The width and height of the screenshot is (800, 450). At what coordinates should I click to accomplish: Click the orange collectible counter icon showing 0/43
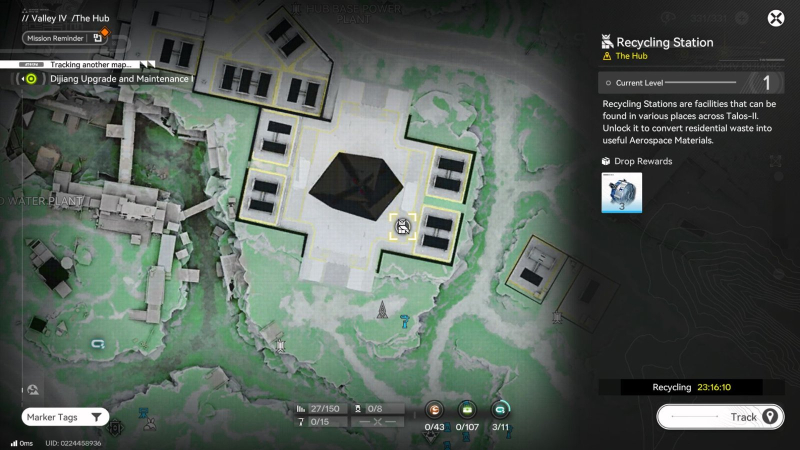[434, 409]
